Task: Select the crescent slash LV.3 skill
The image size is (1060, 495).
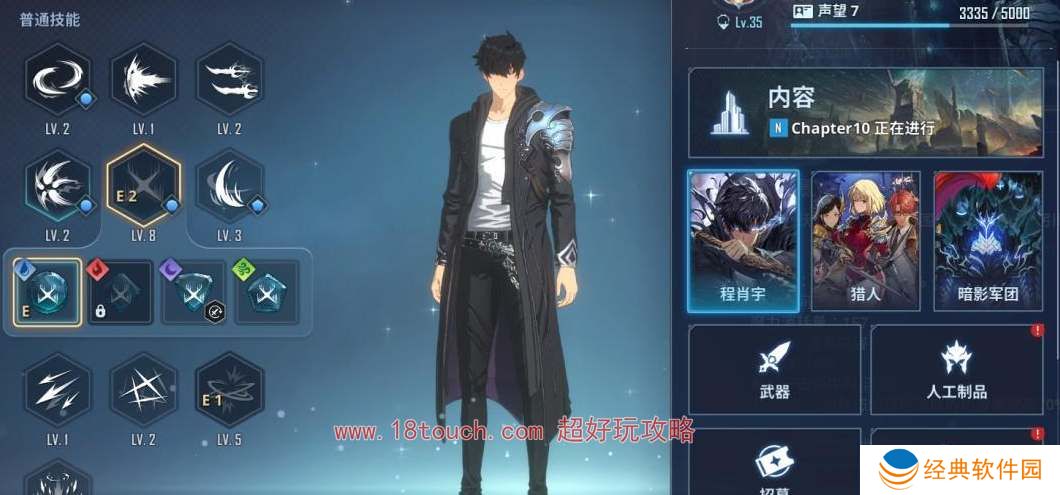Action: tap(229, 186)
